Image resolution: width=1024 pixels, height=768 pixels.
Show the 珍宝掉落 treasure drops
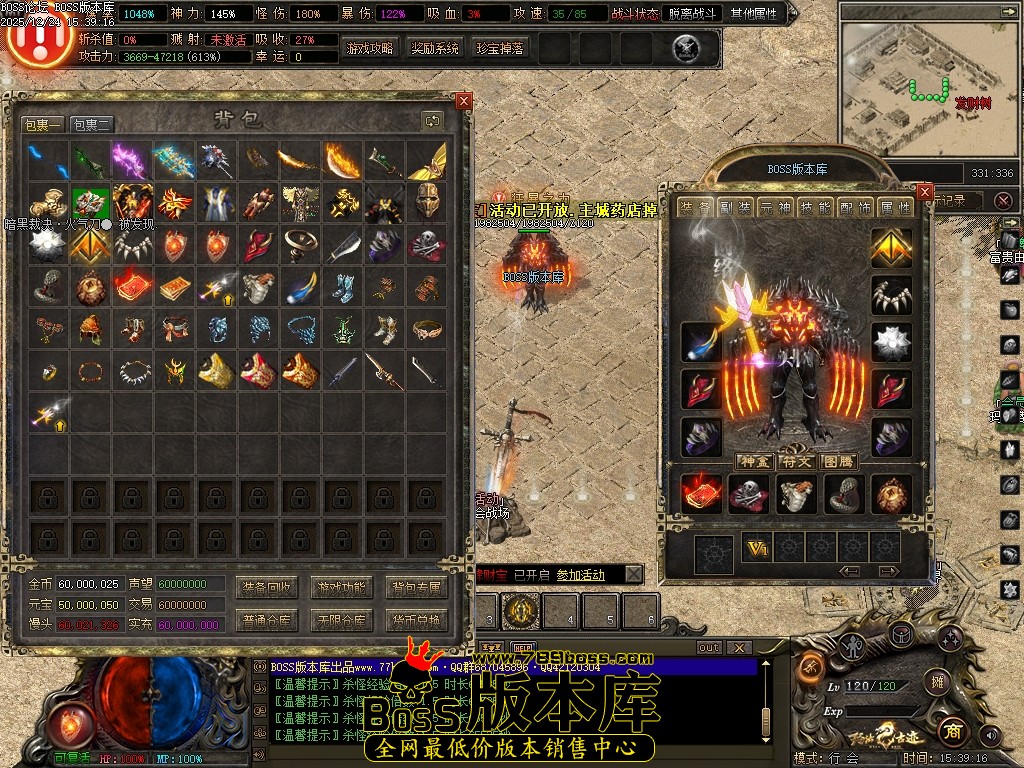pyautogui.click(x=500, y=48)
